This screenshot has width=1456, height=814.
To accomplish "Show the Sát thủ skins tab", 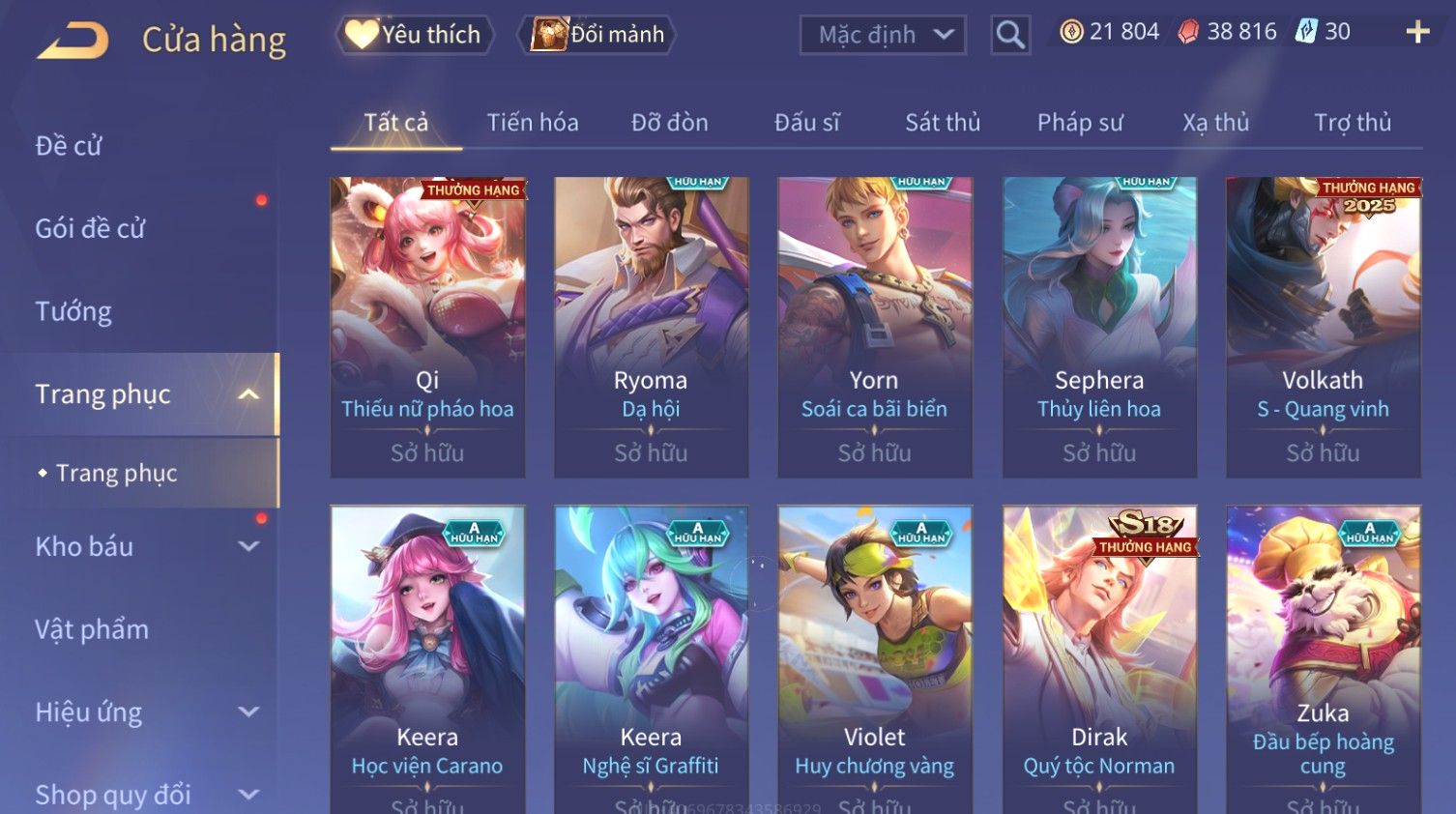I will pos(942,123).
